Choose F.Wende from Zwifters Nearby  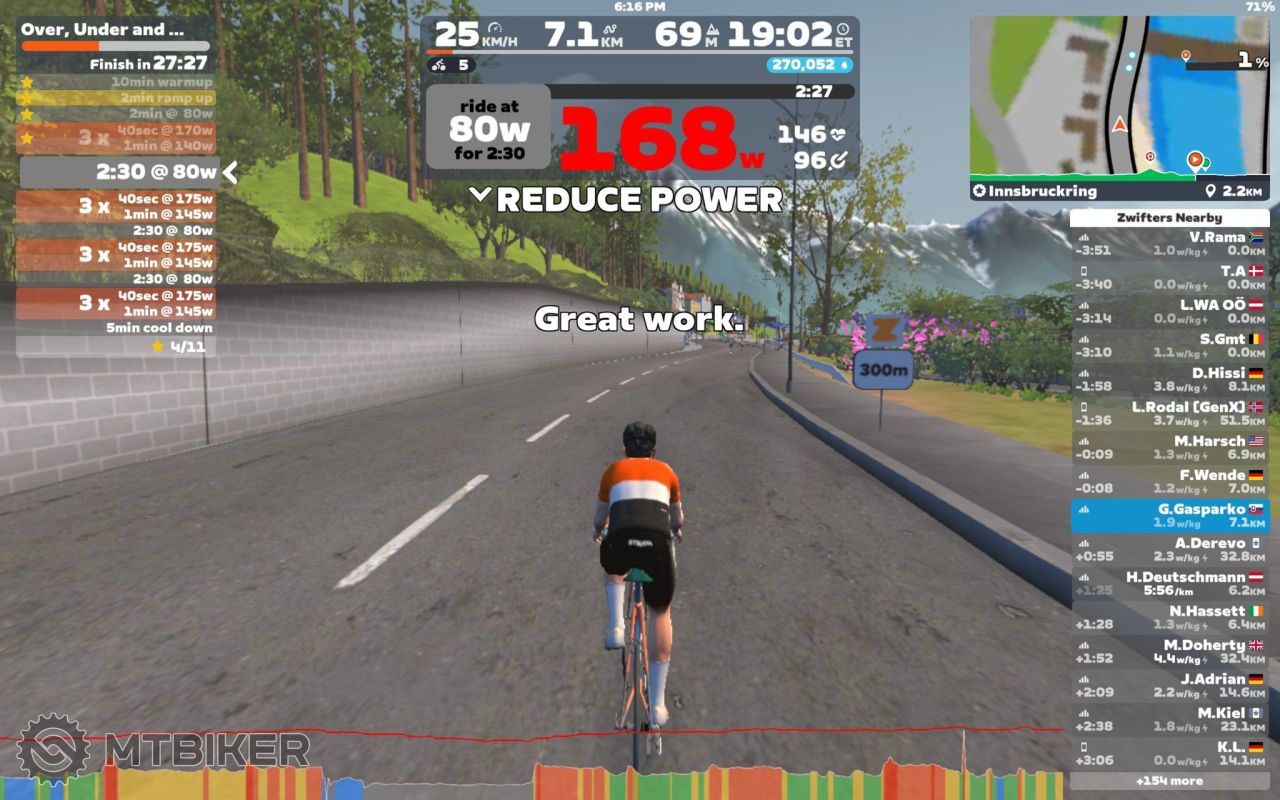point(1169,481)
